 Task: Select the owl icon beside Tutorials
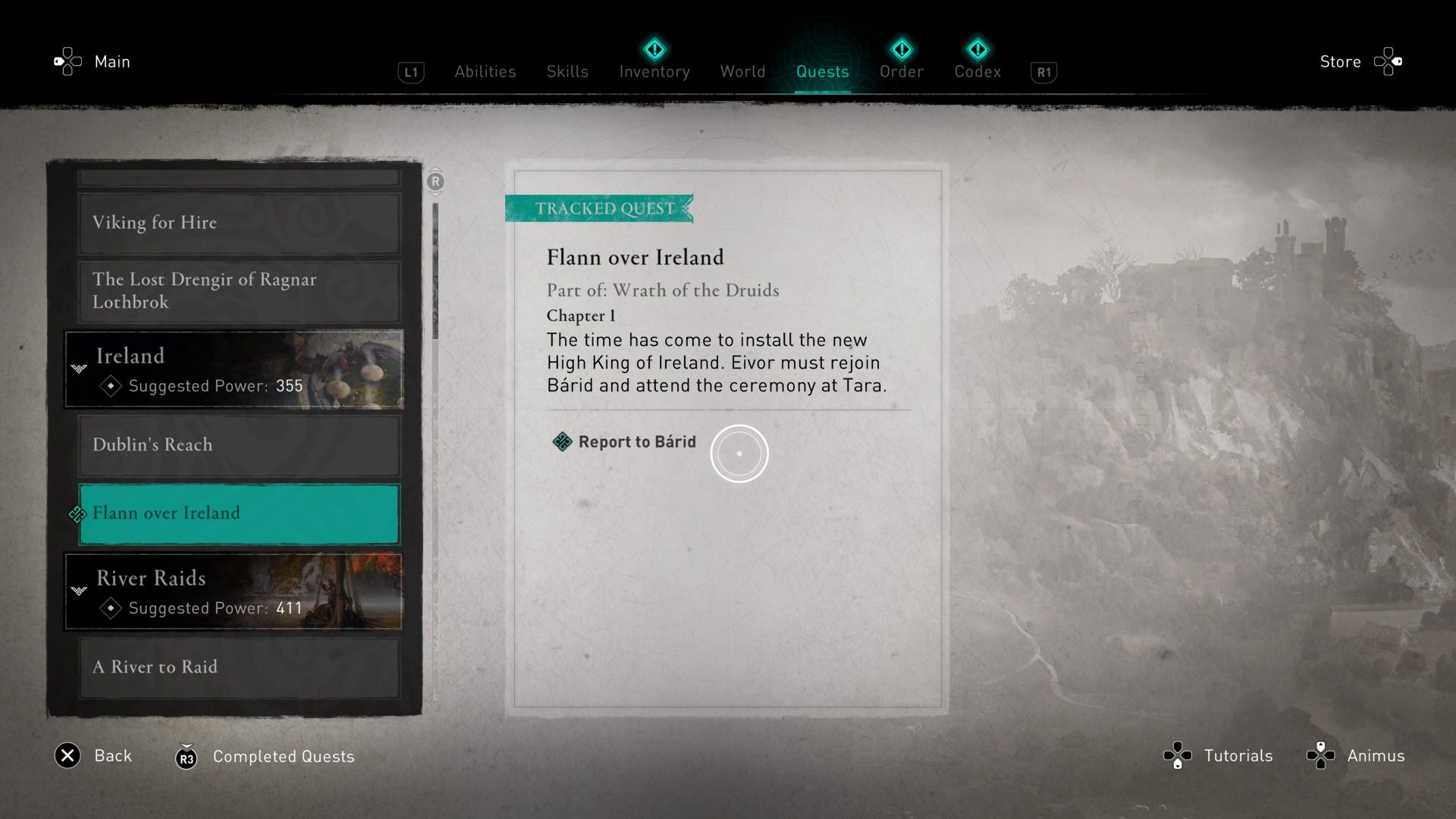point(1176,755)
